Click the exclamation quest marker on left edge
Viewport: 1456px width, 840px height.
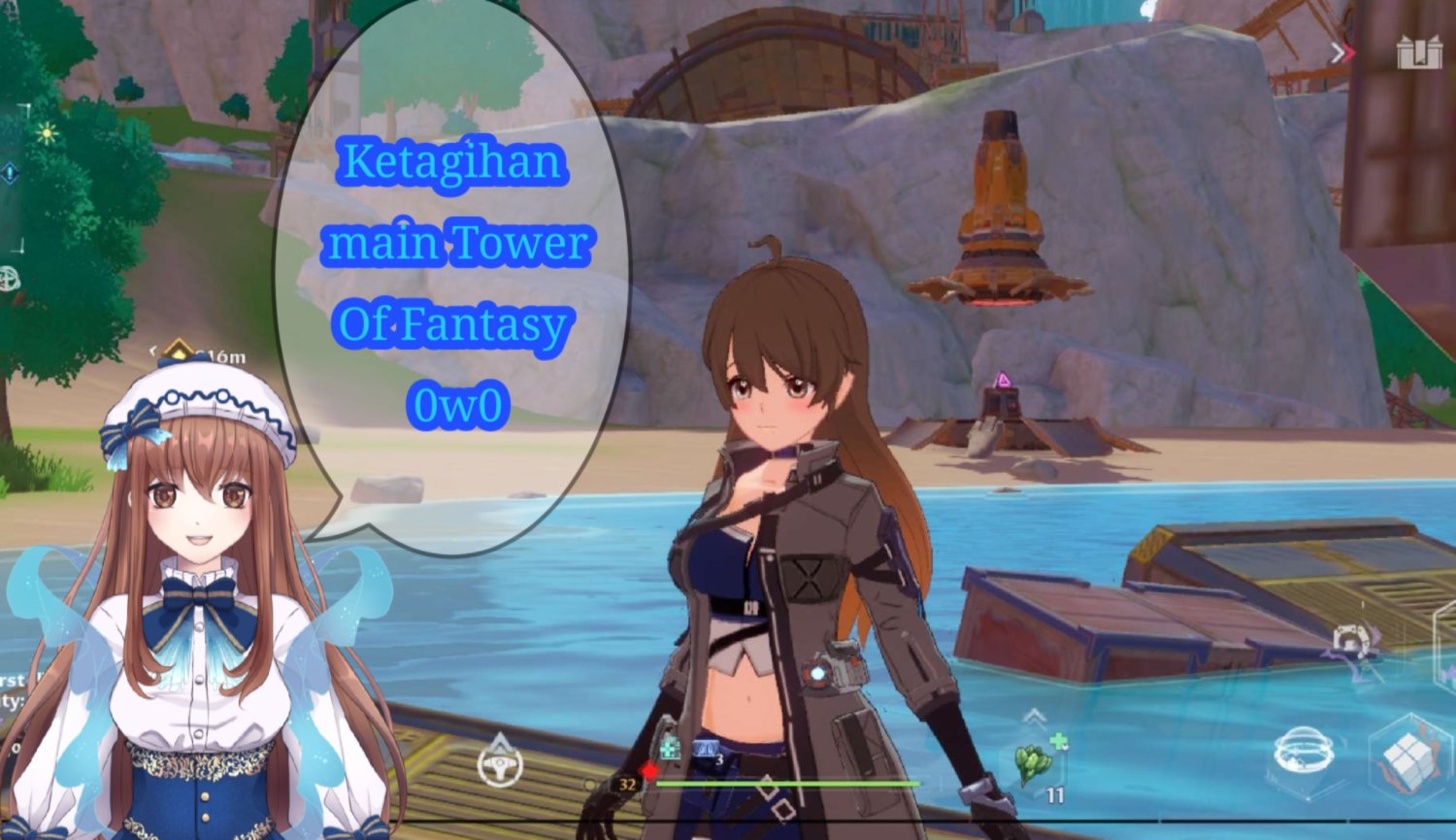point(10,174)
